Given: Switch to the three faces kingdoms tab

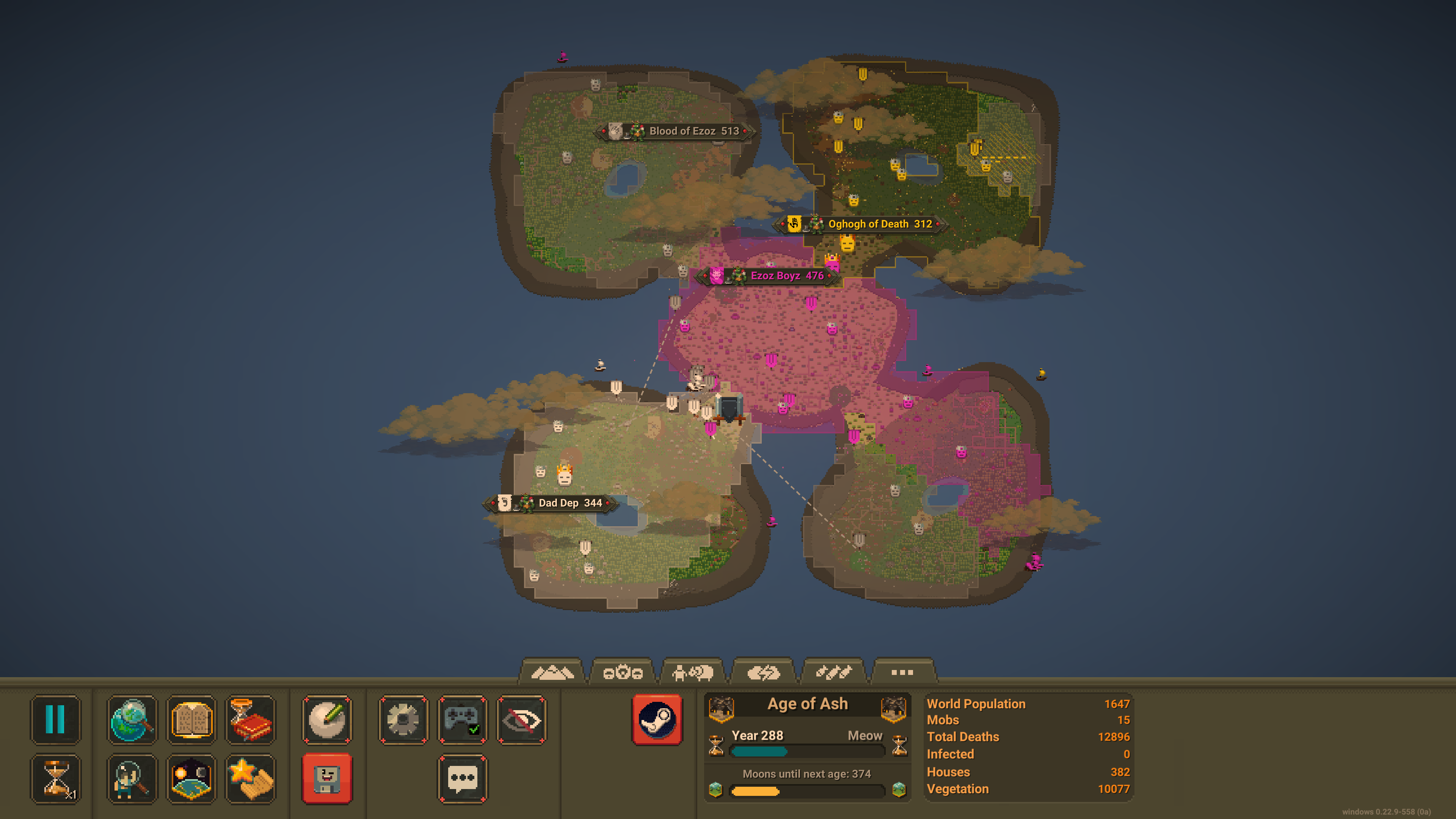Looking at the screenshot, I should point(622,672).
